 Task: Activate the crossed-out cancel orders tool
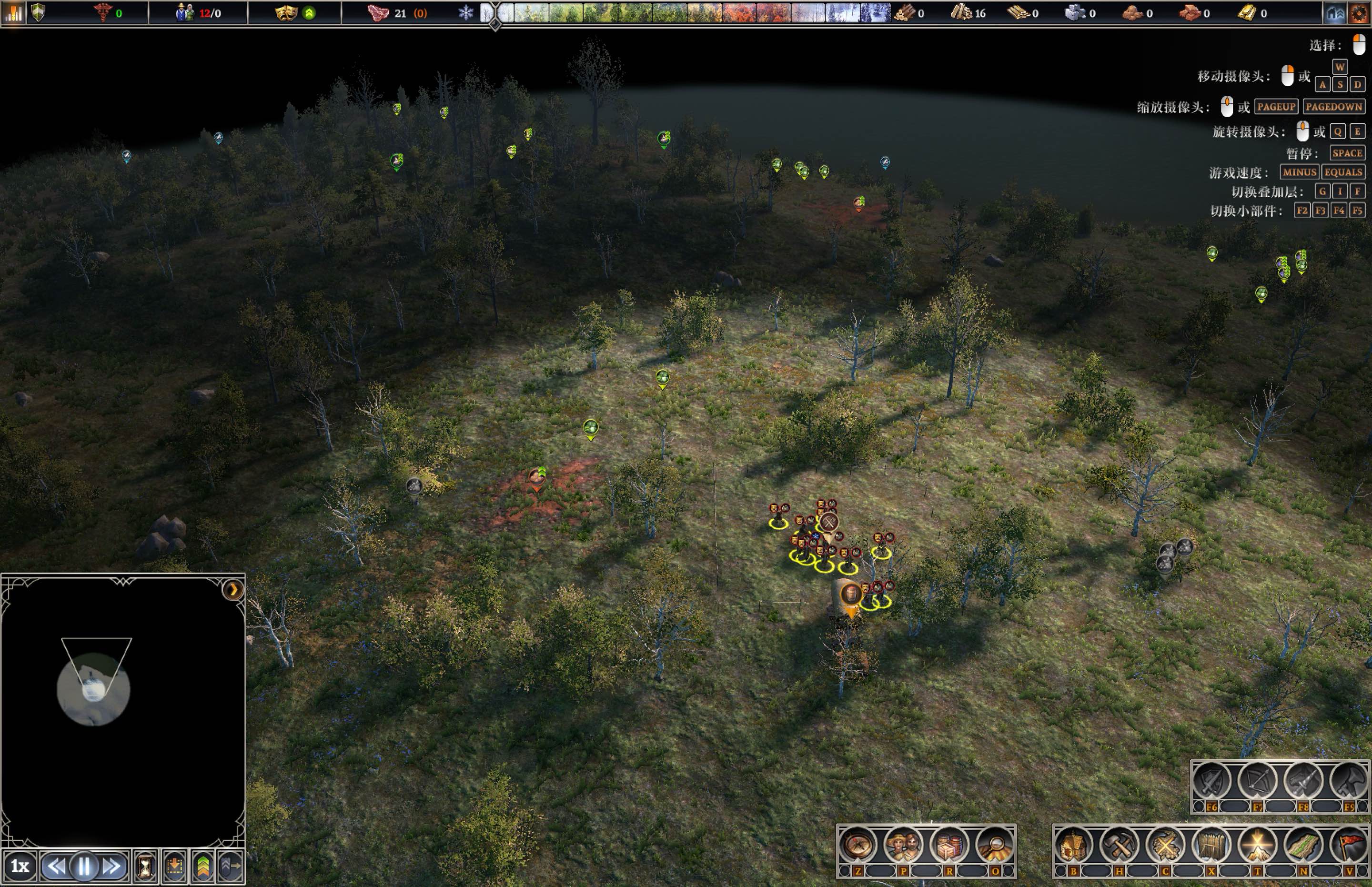tap(1165, 846)
